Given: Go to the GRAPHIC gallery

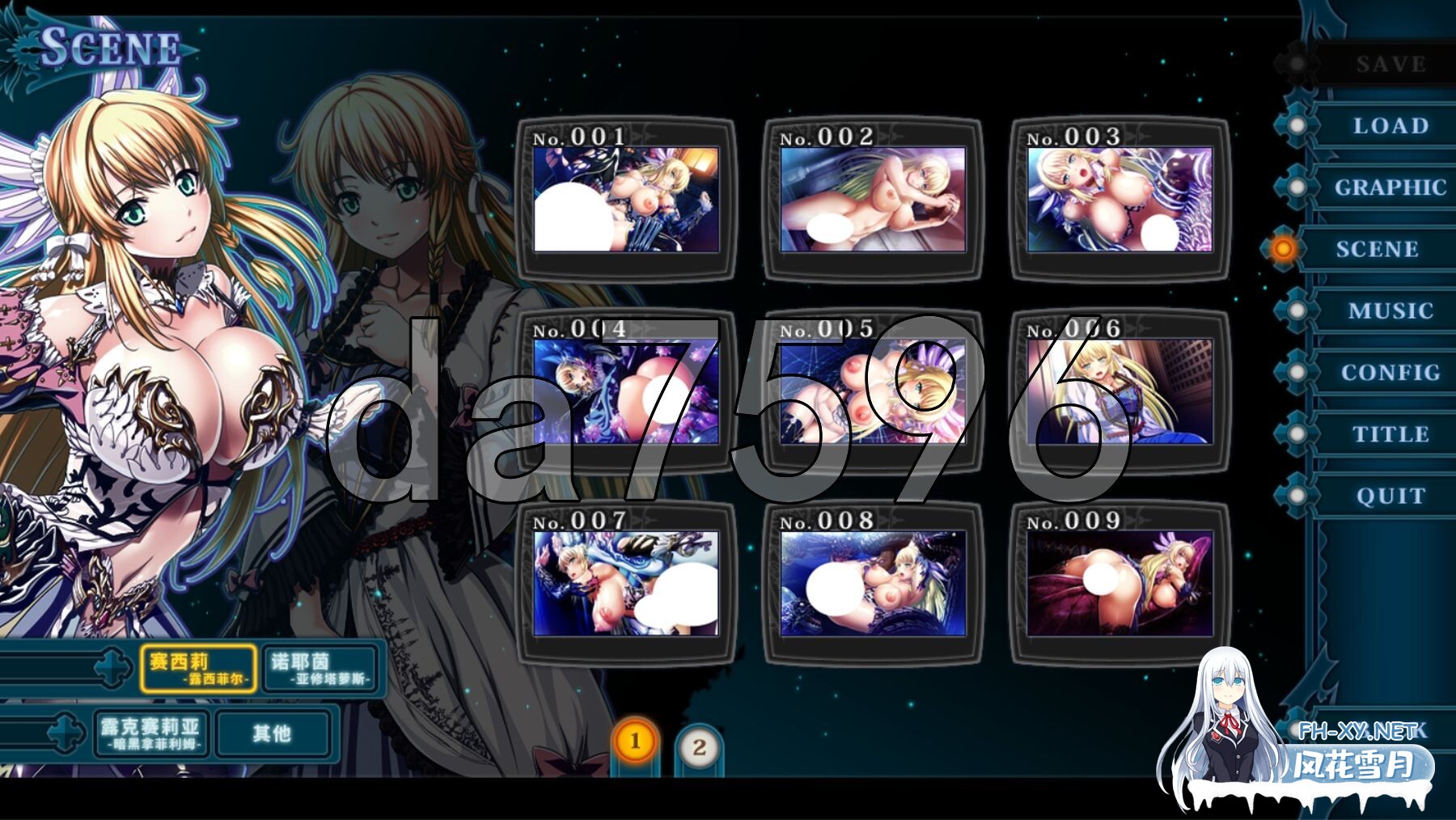Looking at the screenshot, I should click(1390, 188).
